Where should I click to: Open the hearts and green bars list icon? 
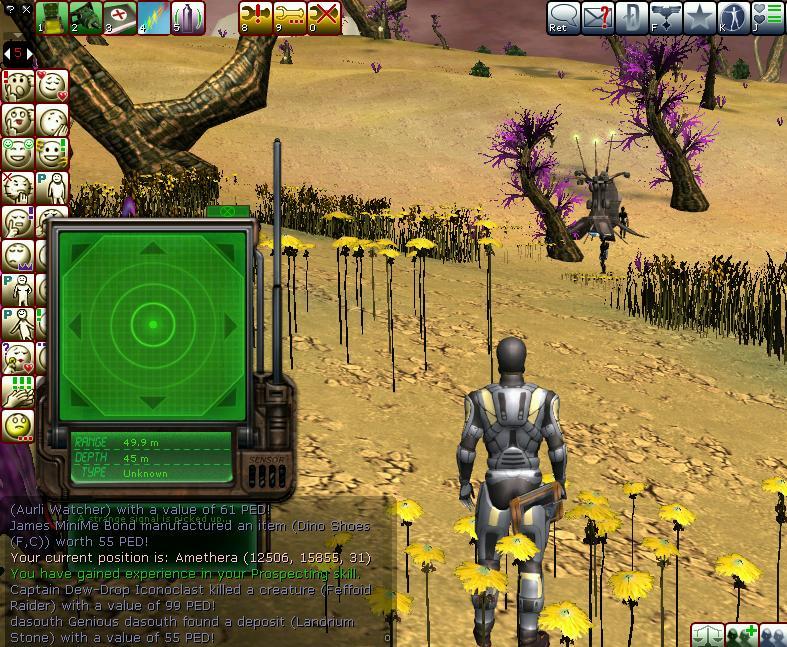click(768, 17)
